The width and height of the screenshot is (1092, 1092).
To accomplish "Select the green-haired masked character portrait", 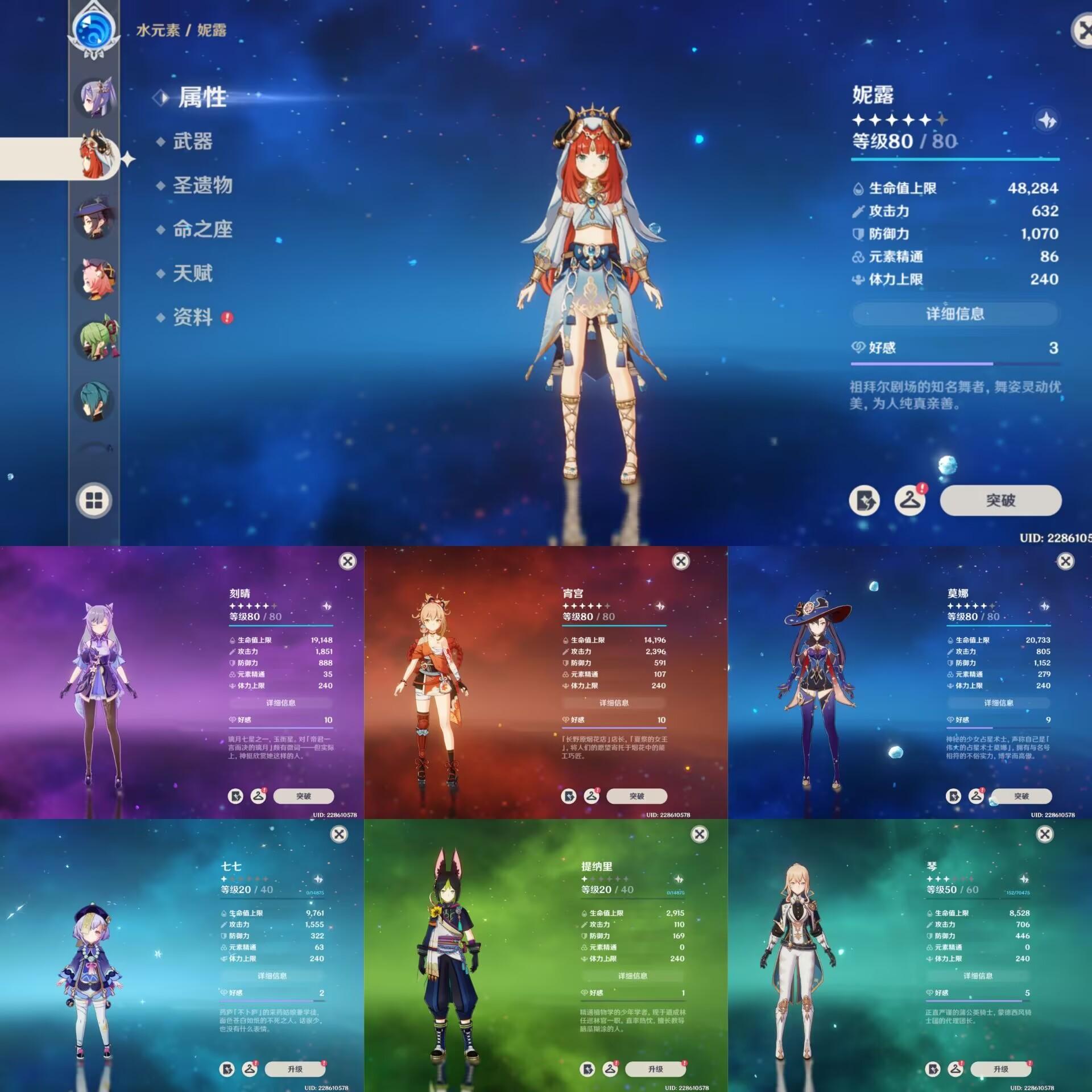I will click(x=95, y=340).
